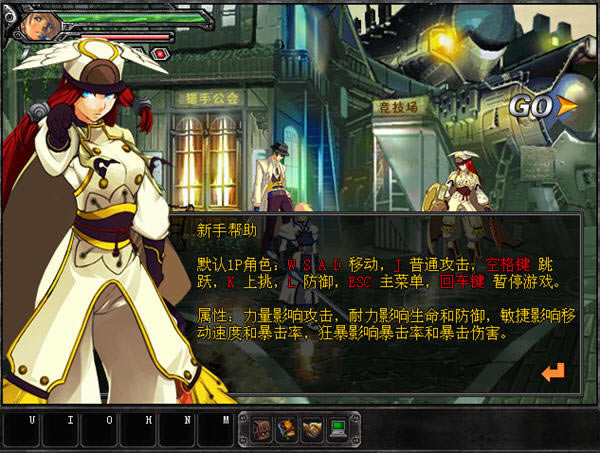Click the handshake icon
Image resolution: width=600 pixels, height=453 pixels.
(312, 429)
